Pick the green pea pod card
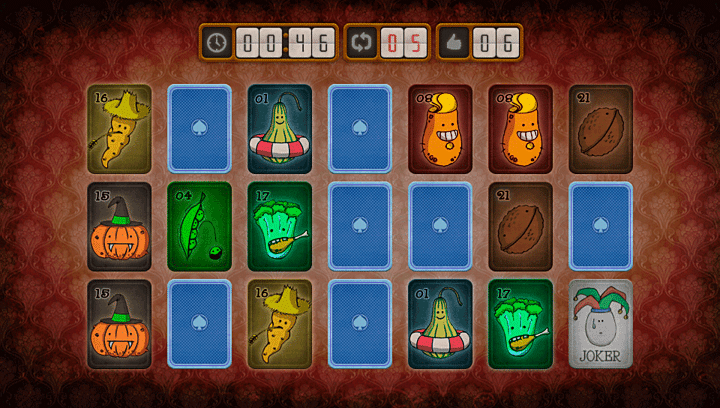The height and width of the screenshot is (408, 720). coord(199,227)
